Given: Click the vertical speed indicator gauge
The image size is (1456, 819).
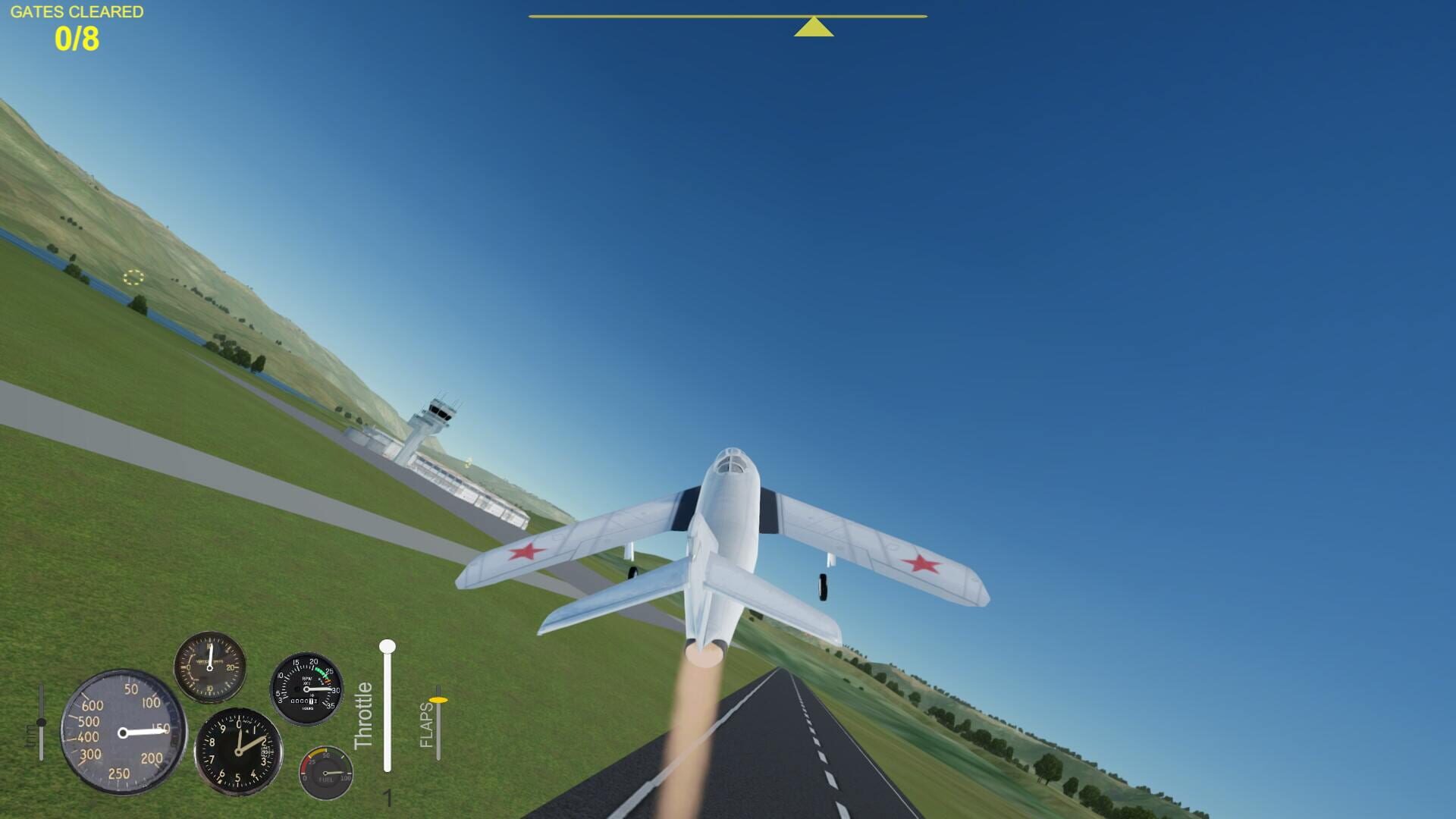Looking at the screenshot, I should [210, 669].
